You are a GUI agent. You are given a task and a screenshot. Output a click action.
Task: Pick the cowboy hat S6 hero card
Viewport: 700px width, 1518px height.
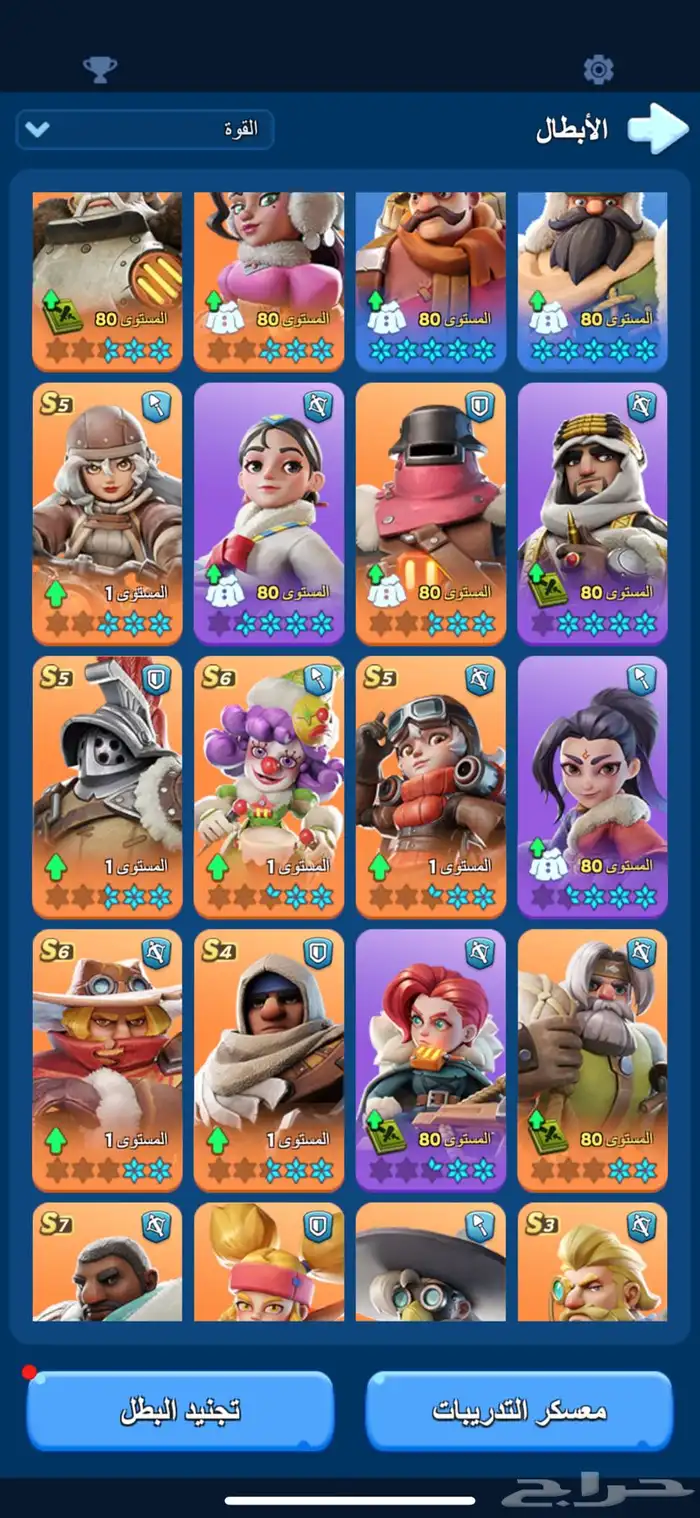107,1060
